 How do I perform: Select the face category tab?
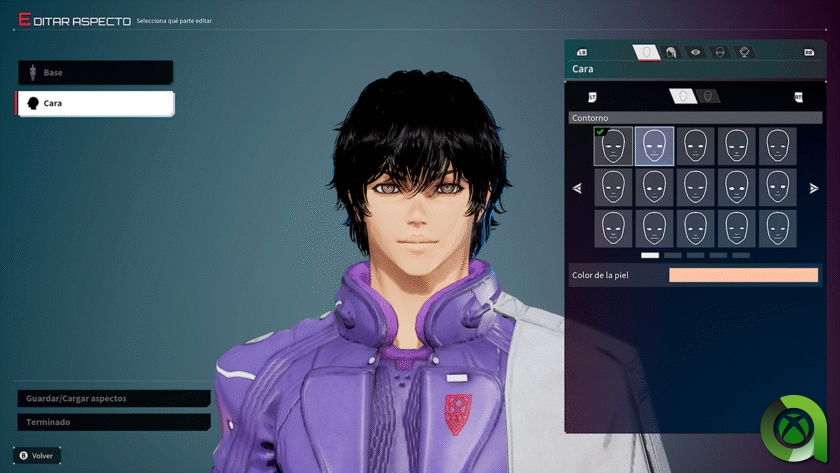click(646, 52)
